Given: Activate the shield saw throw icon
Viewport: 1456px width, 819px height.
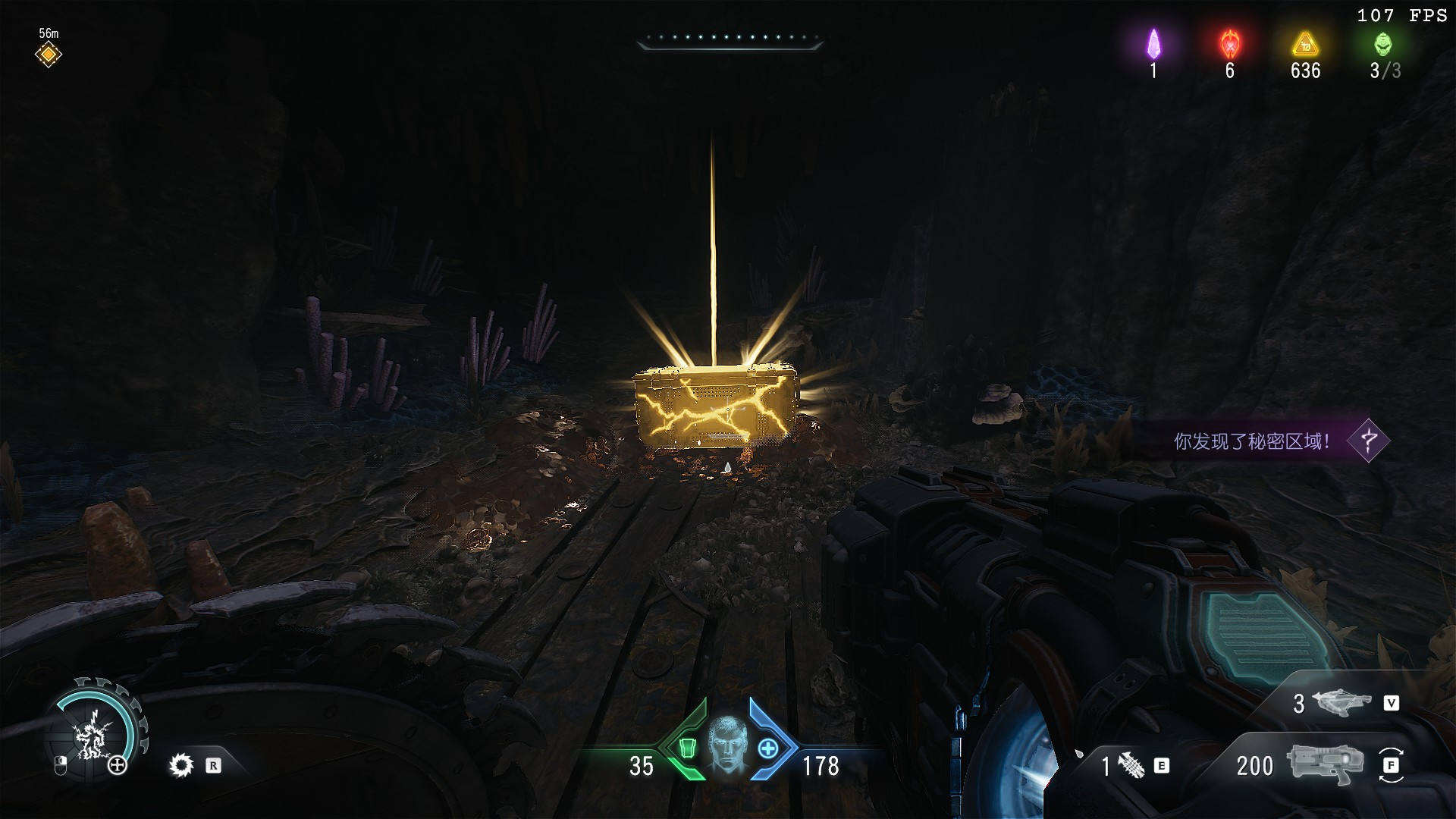Looking at the screenshot, I should 181,765.
